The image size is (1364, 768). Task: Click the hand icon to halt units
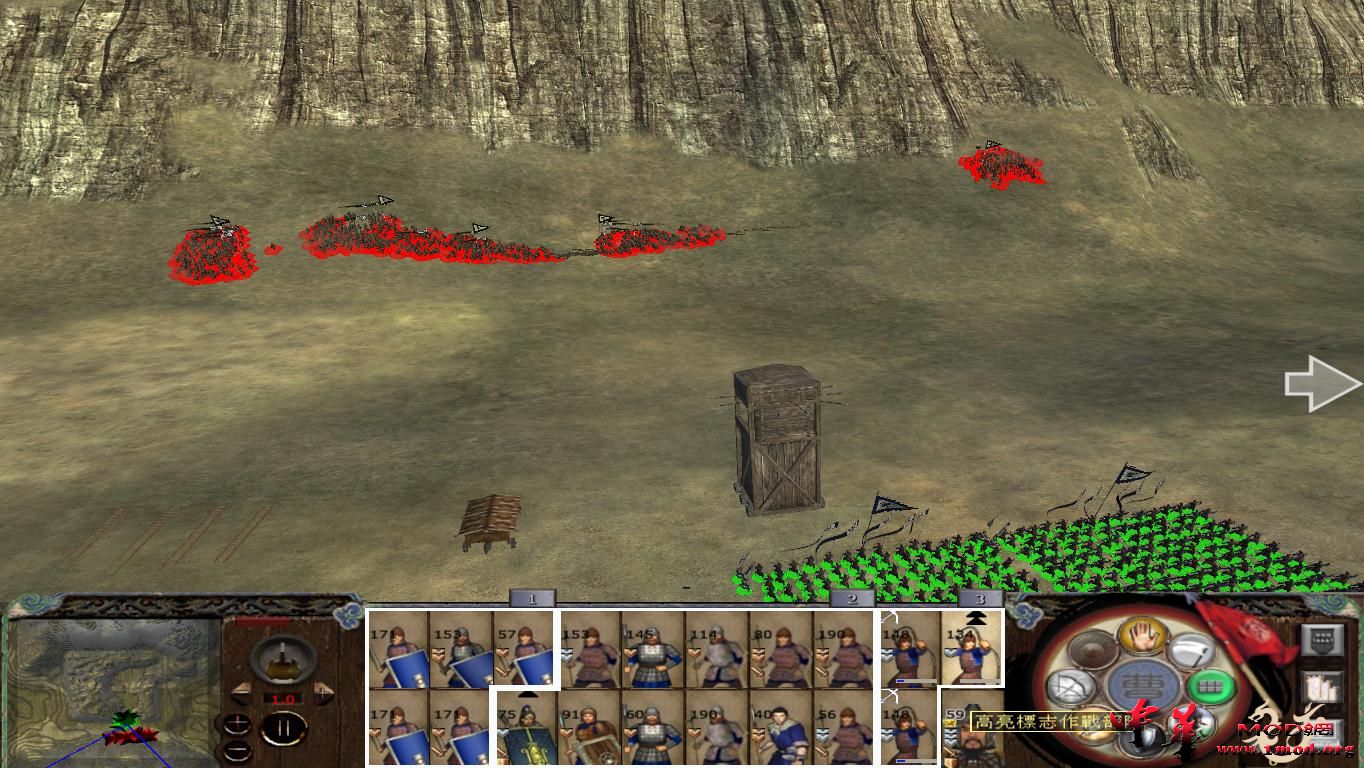pyautogui.click(x=1141, y=636)
